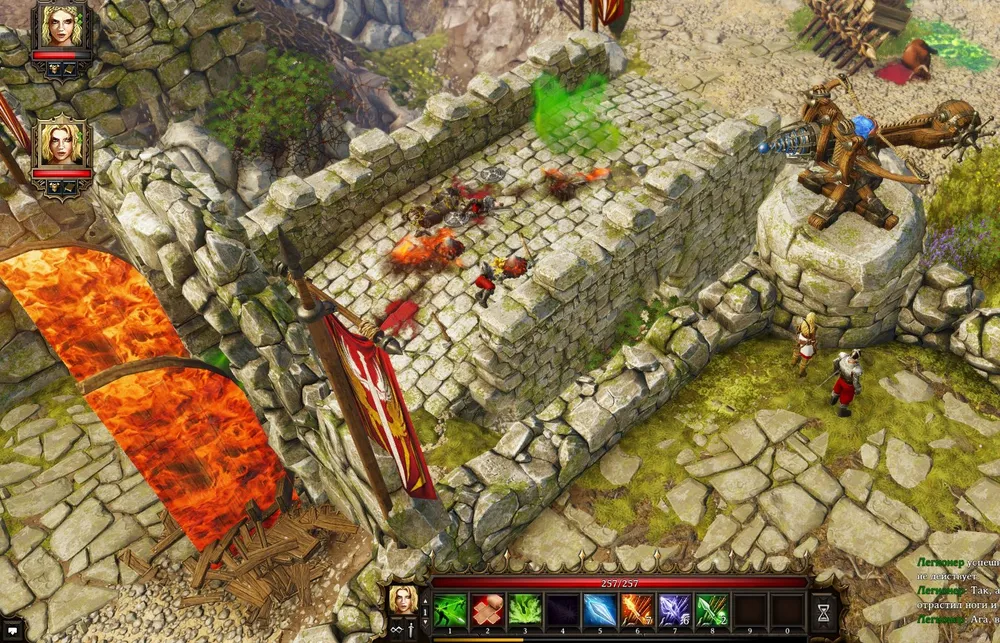Toggle the sword icon beside the hotbar
The height and width of the screenshot is (643, 1000).
[410, 629]
